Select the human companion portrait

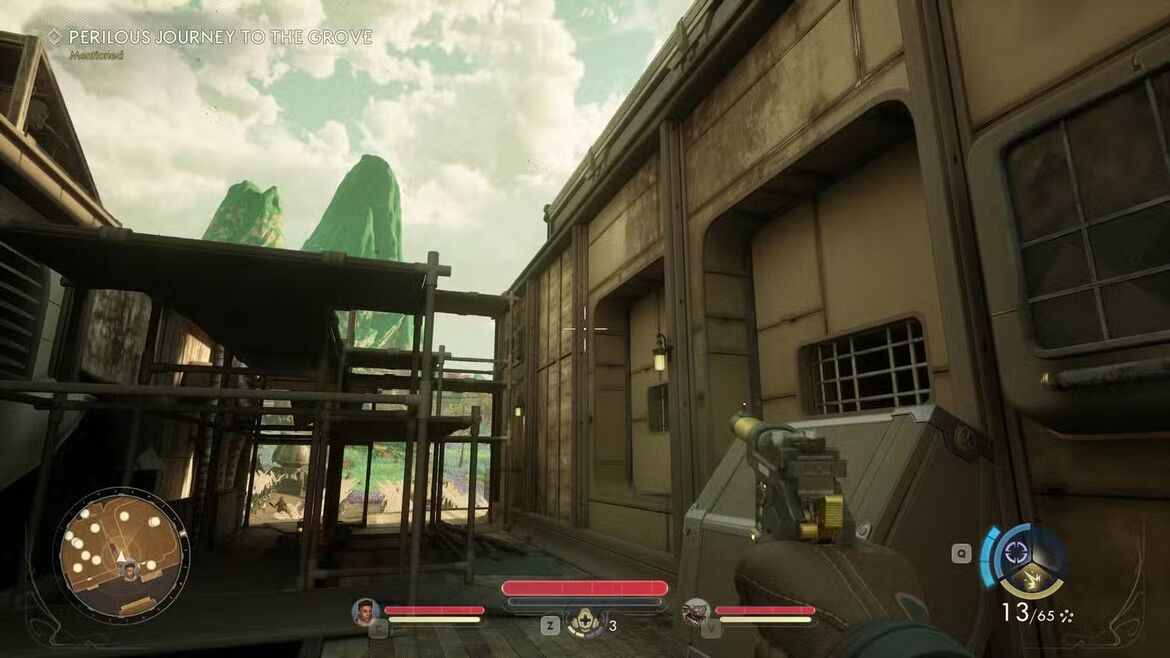[365, 611]
